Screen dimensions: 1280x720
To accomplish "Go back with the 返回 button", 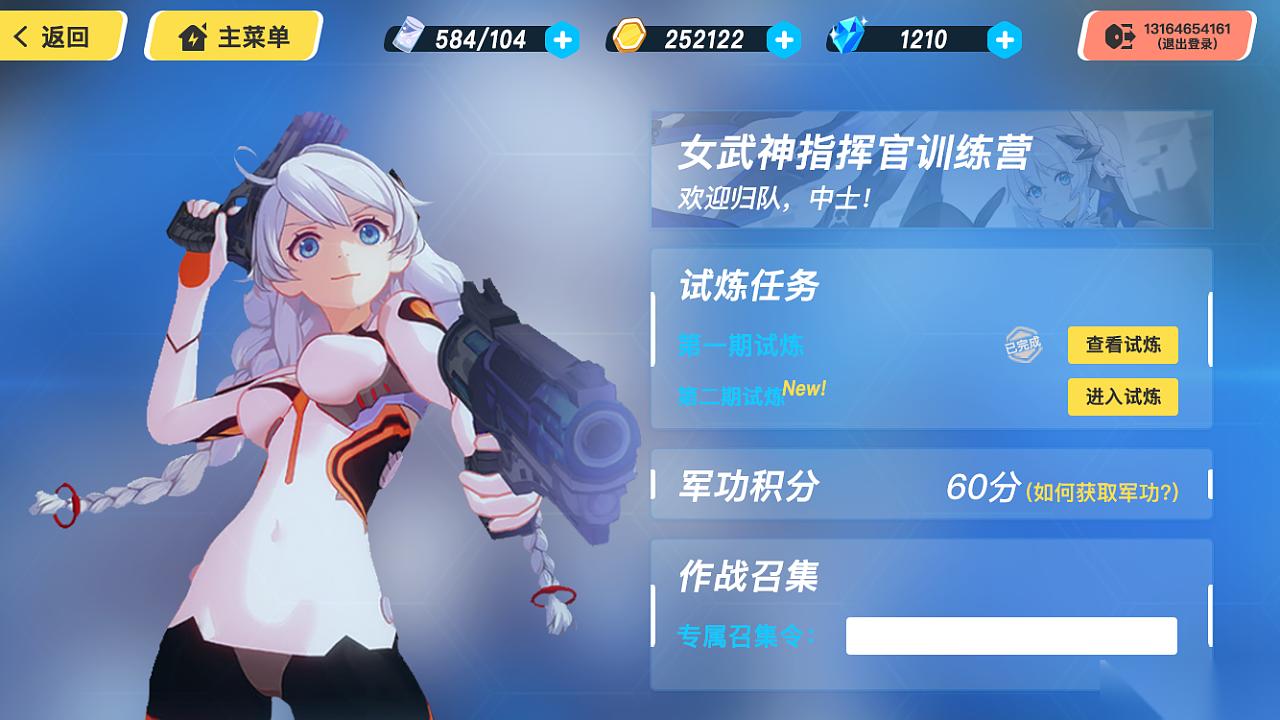I will [58, 37].
